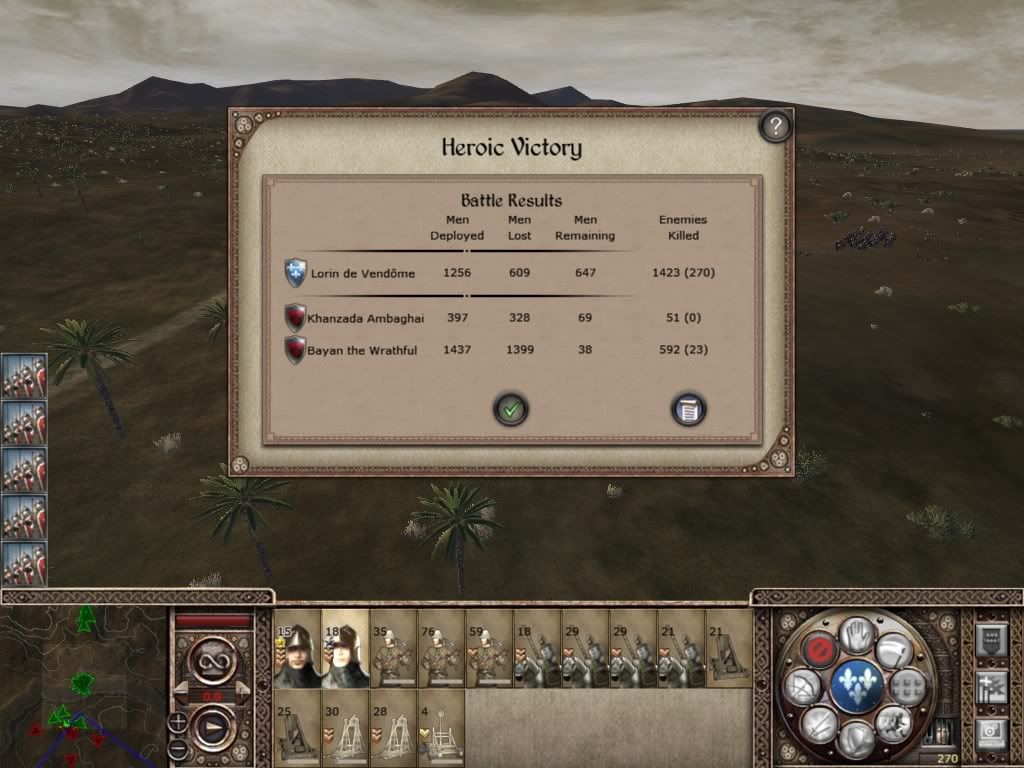This screenshot has height=768, width=1024.
Task: Toggle the bow fire-at-will button
Action: [x=802, y=687]
